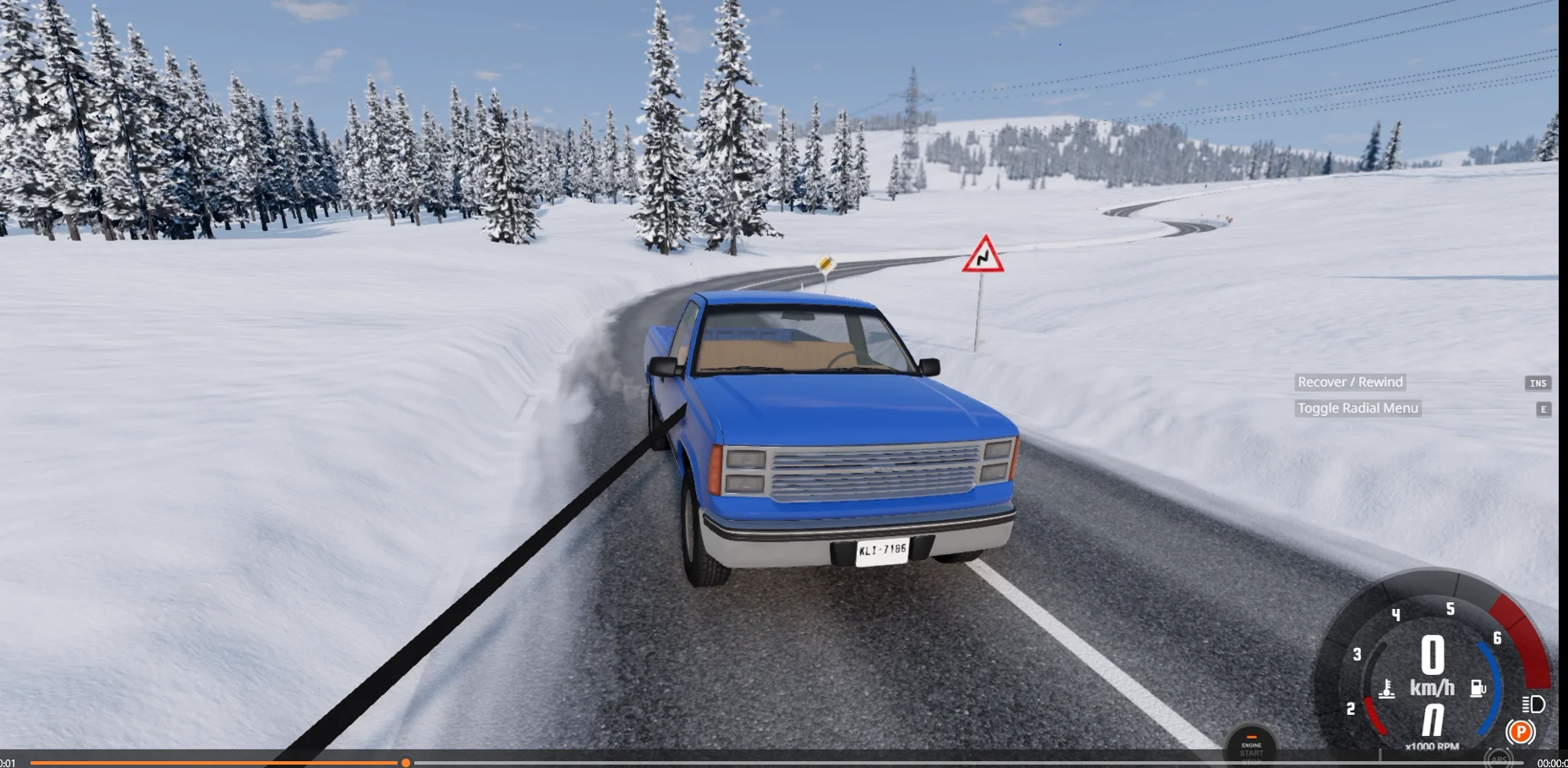Click the engine temperature gauge icon

[x=1387, y=690]
